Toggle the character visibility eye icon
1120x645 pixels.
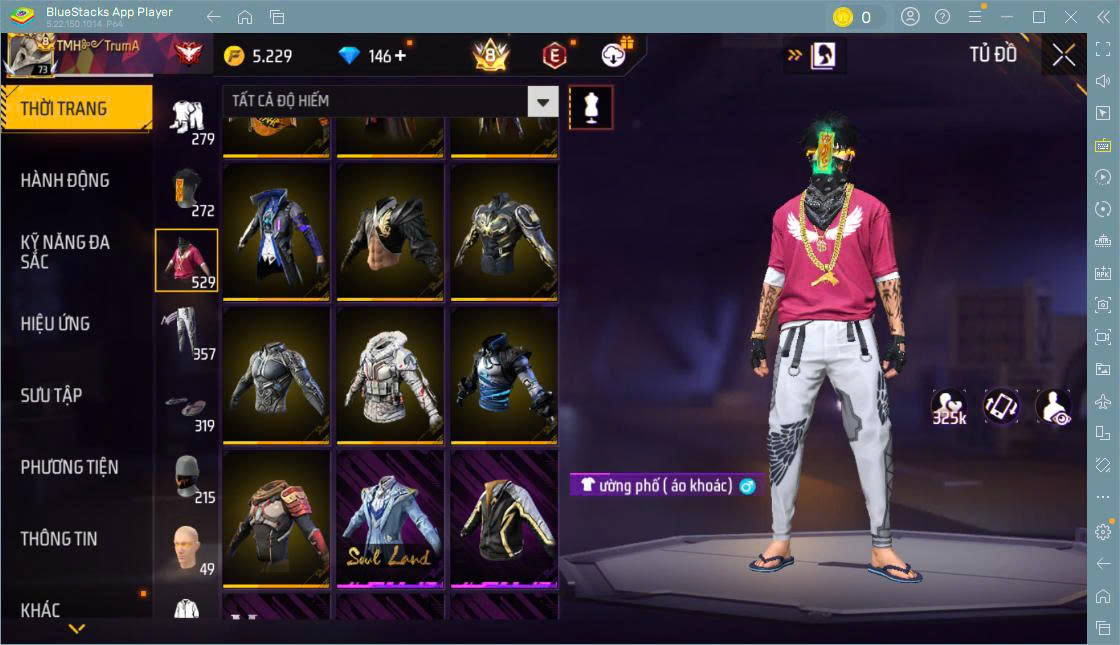1053,407
